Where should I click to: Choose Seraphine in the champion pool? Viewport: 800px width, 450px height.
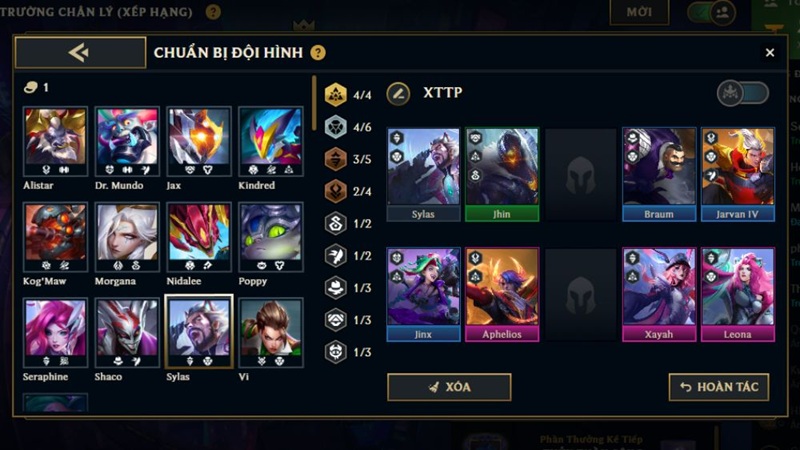point(55,332)
